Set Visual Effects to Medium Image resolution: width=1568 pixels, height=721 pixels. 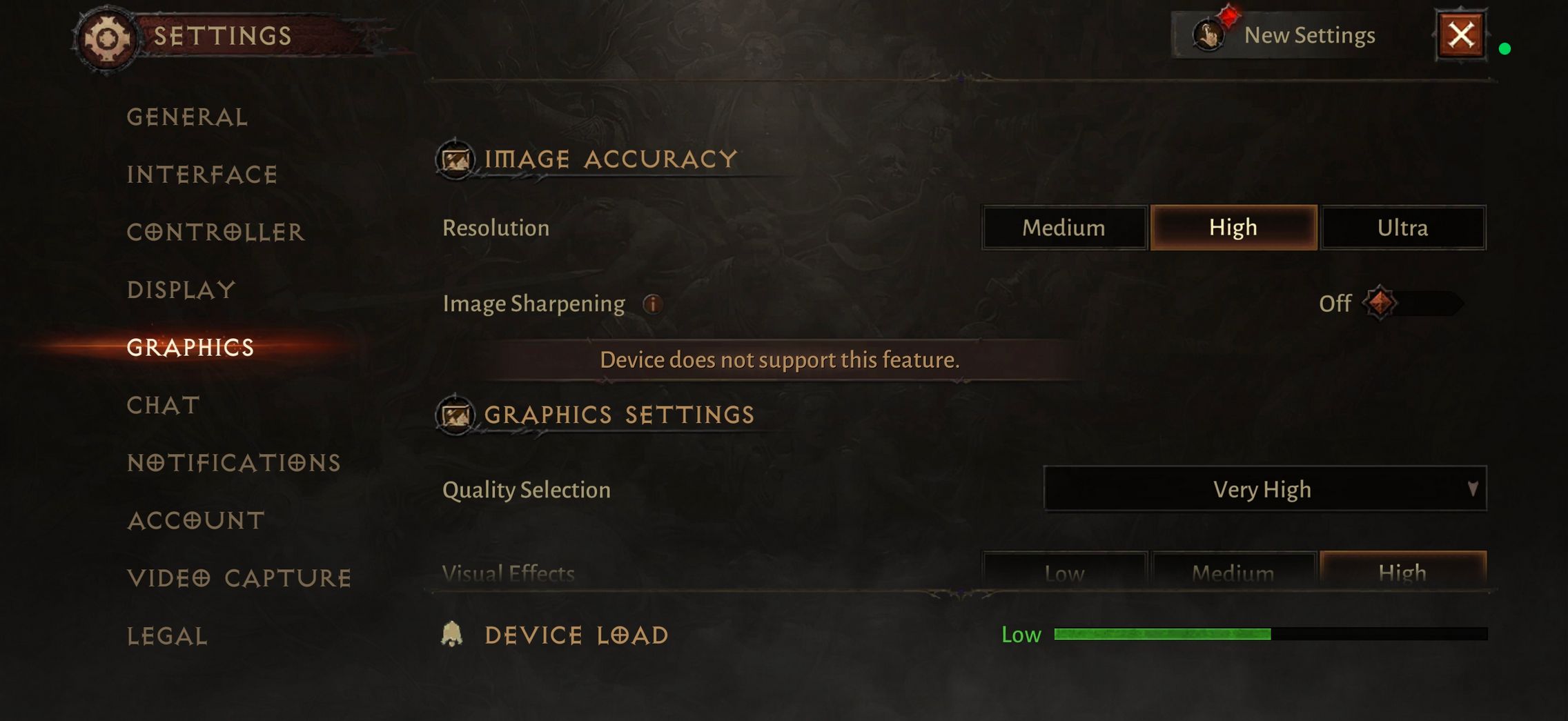point(1233,571)
